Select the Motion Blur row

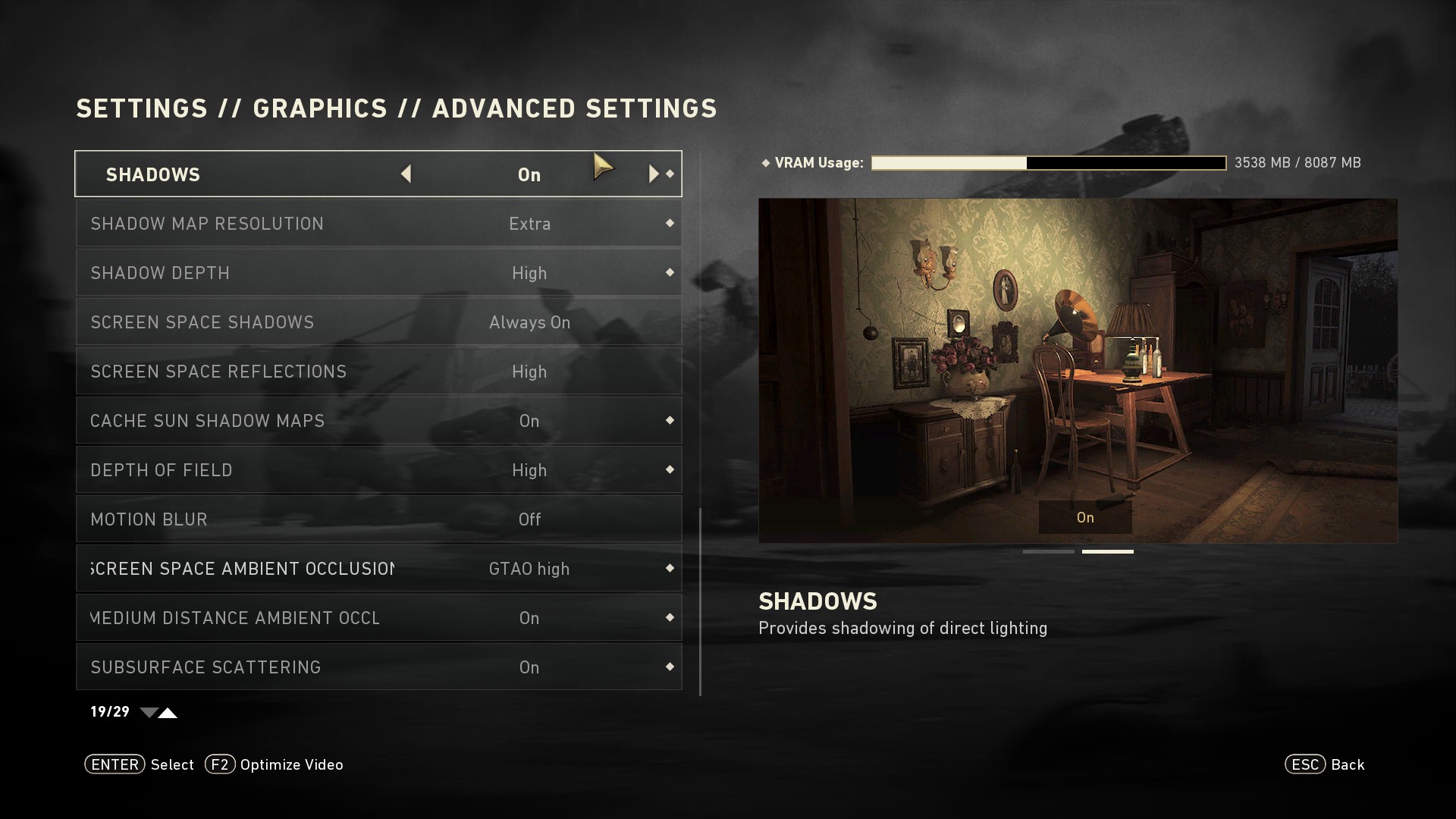378,519
